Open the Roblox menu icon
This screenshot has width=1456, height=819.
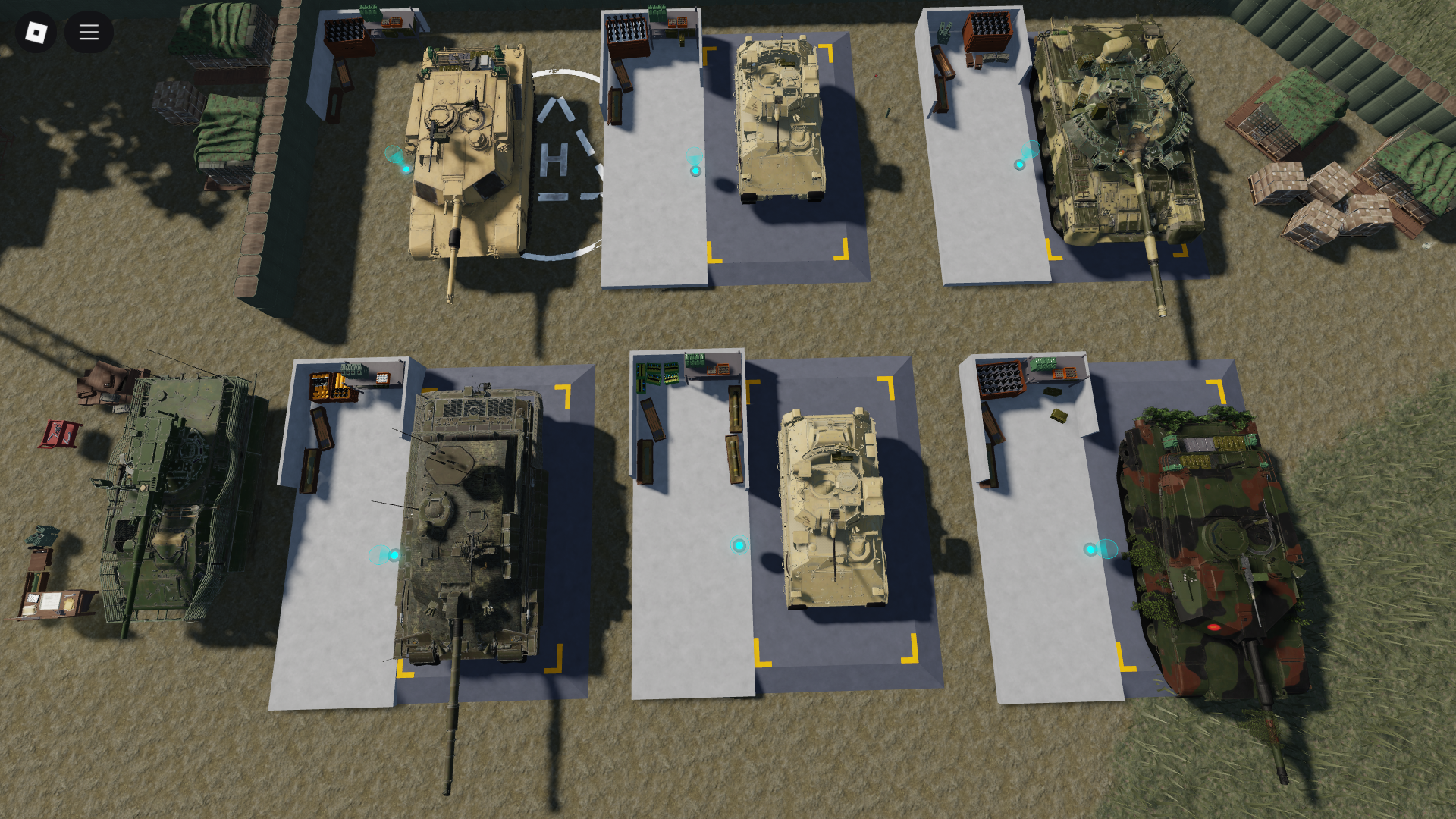tap(34, 32)
